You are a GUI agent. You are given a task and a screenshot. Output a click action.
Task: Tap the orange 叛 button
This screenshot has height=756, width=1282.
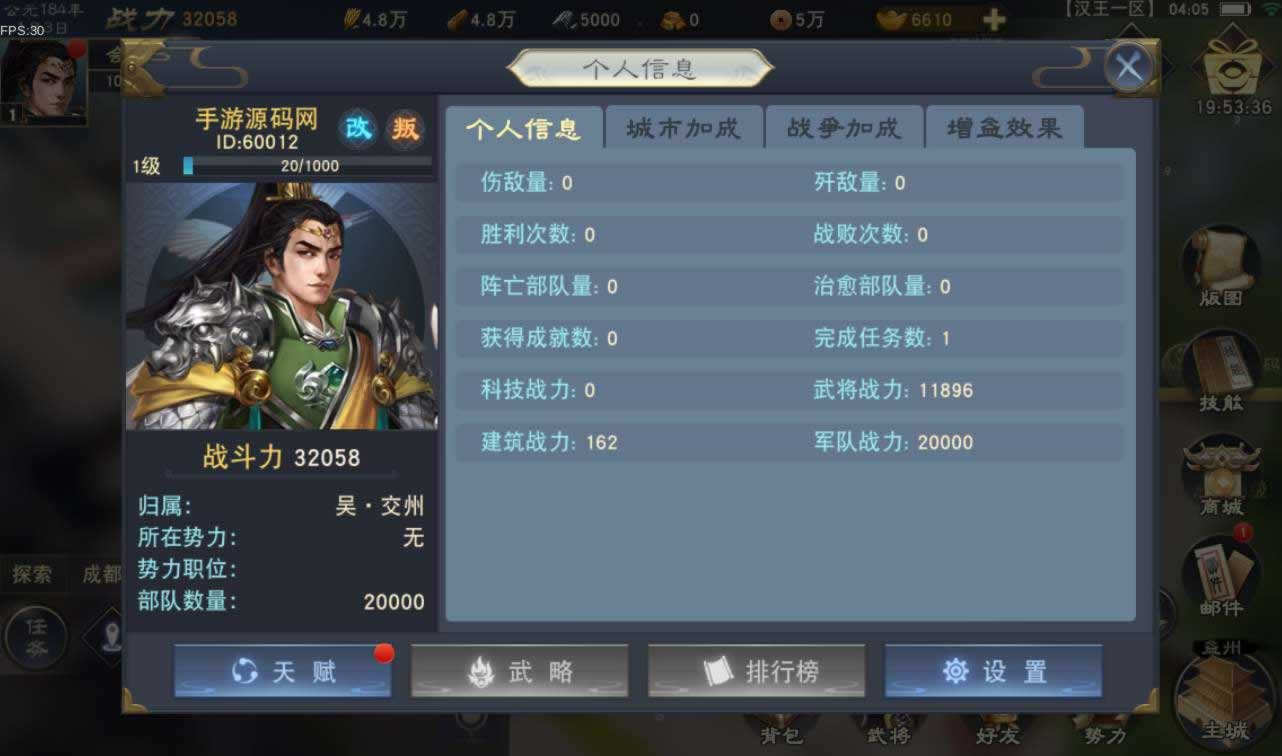tap(405, 128)
